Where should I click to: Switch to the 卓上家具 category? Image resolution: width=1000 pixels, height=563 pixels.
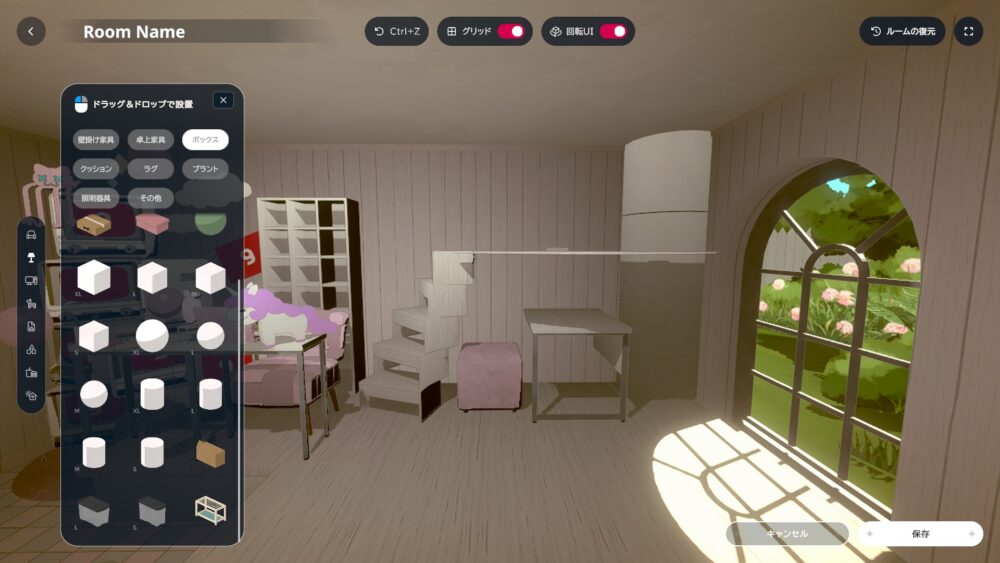pyautogui.click(x=151, y=139)
